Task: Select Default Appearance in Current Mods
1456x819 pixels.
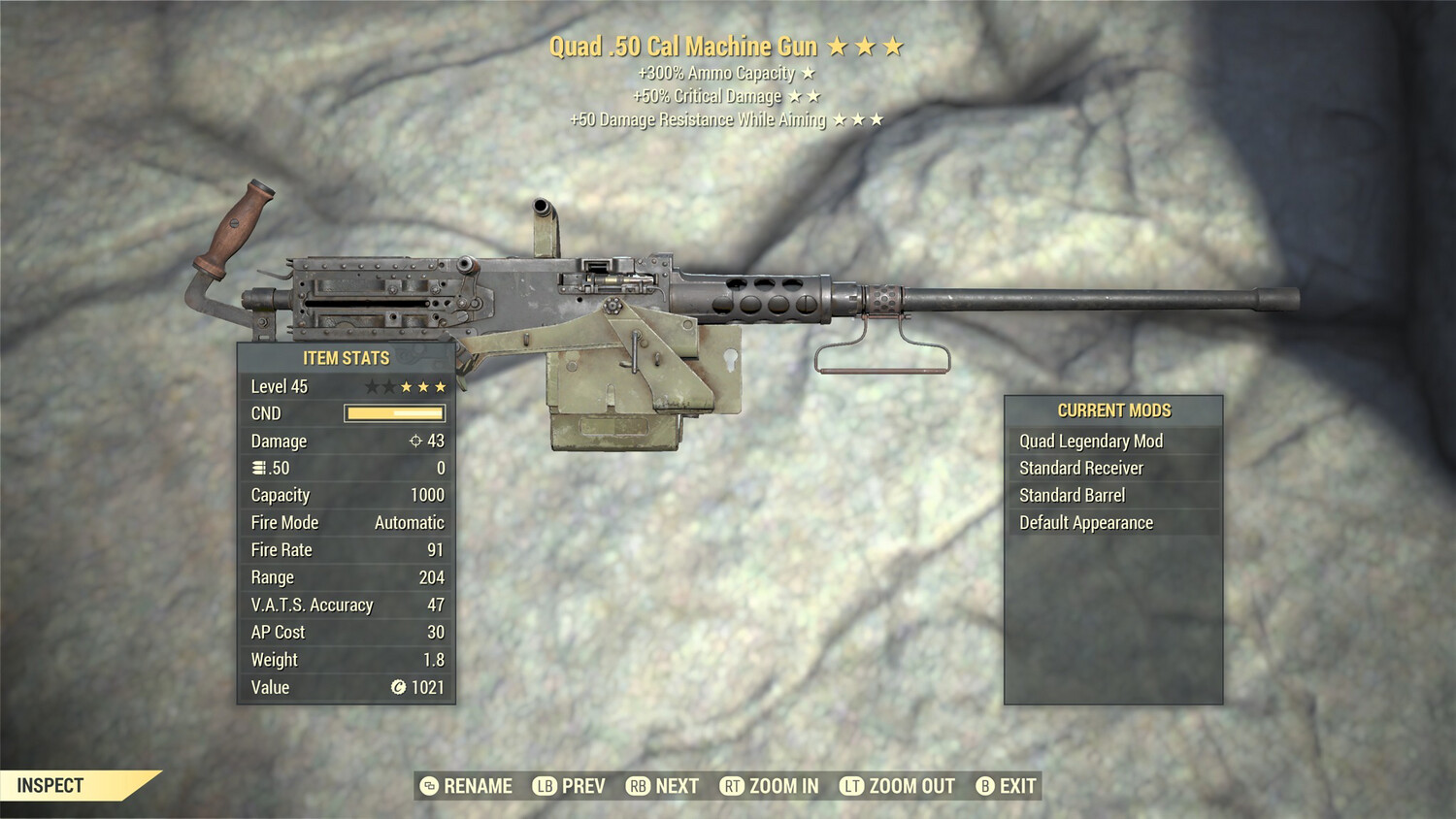Action: coord(1084,522)
